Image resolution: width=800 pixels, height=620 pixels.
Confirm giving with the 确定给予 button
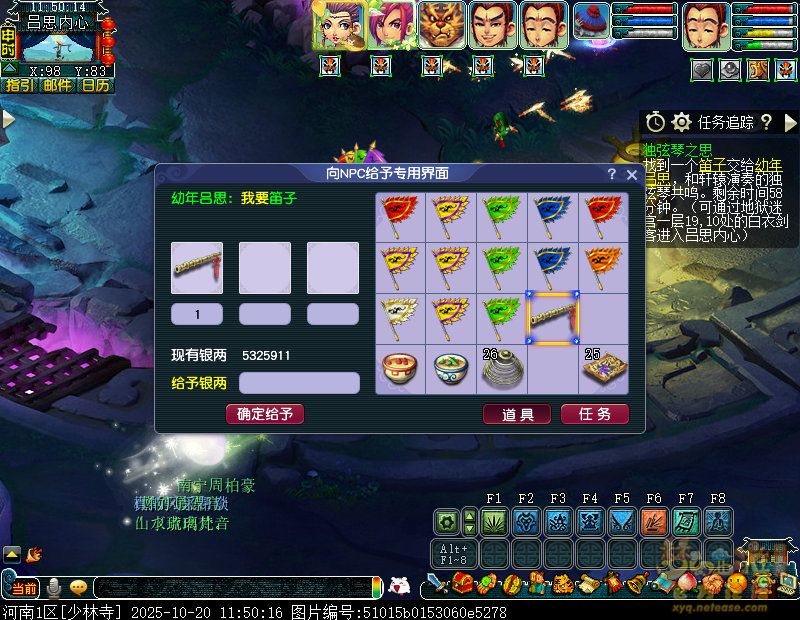[x=265, y=414]
